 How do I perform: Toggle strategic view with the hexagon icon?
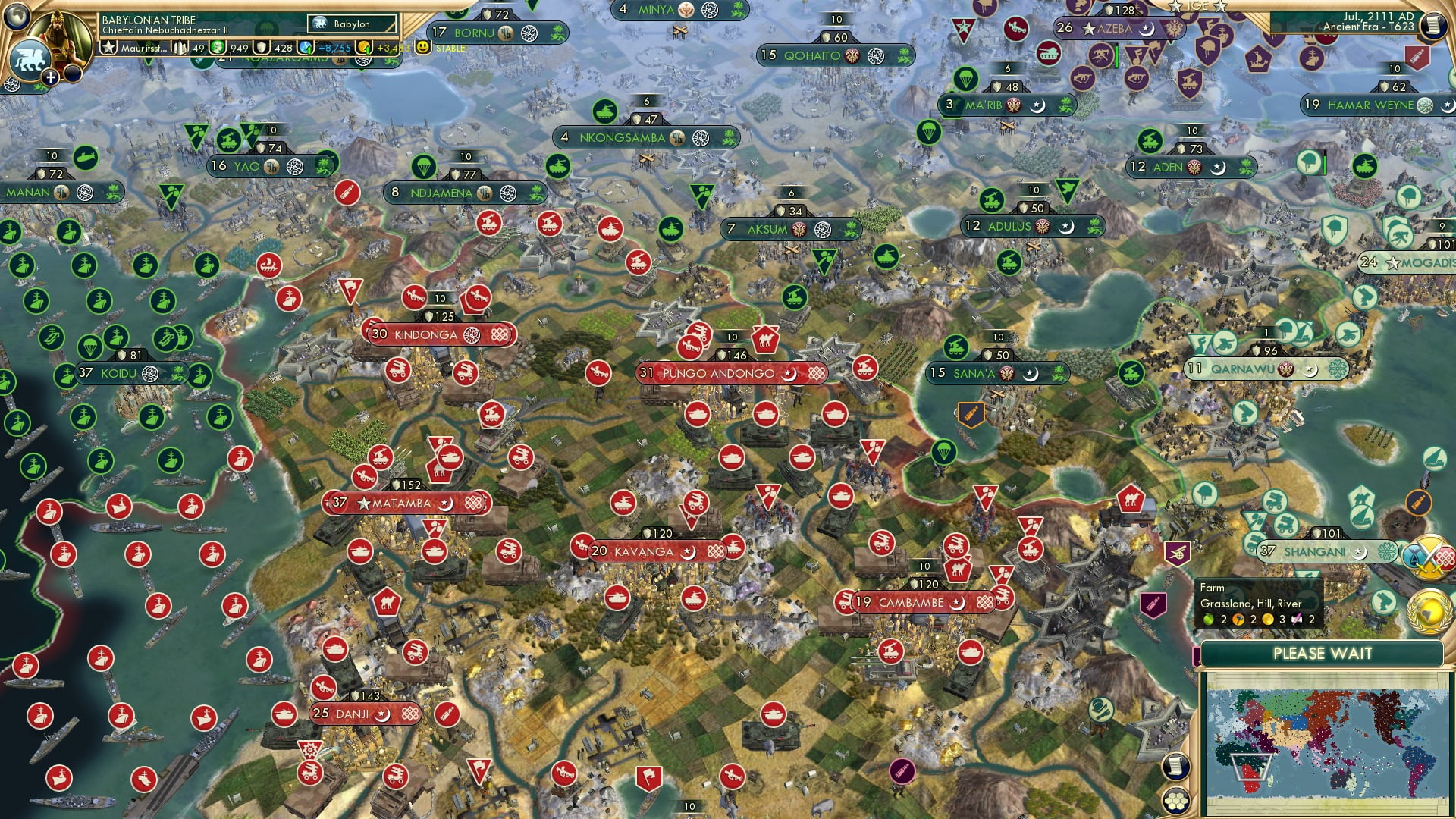pyautogui.click(x=1175, y=801)
